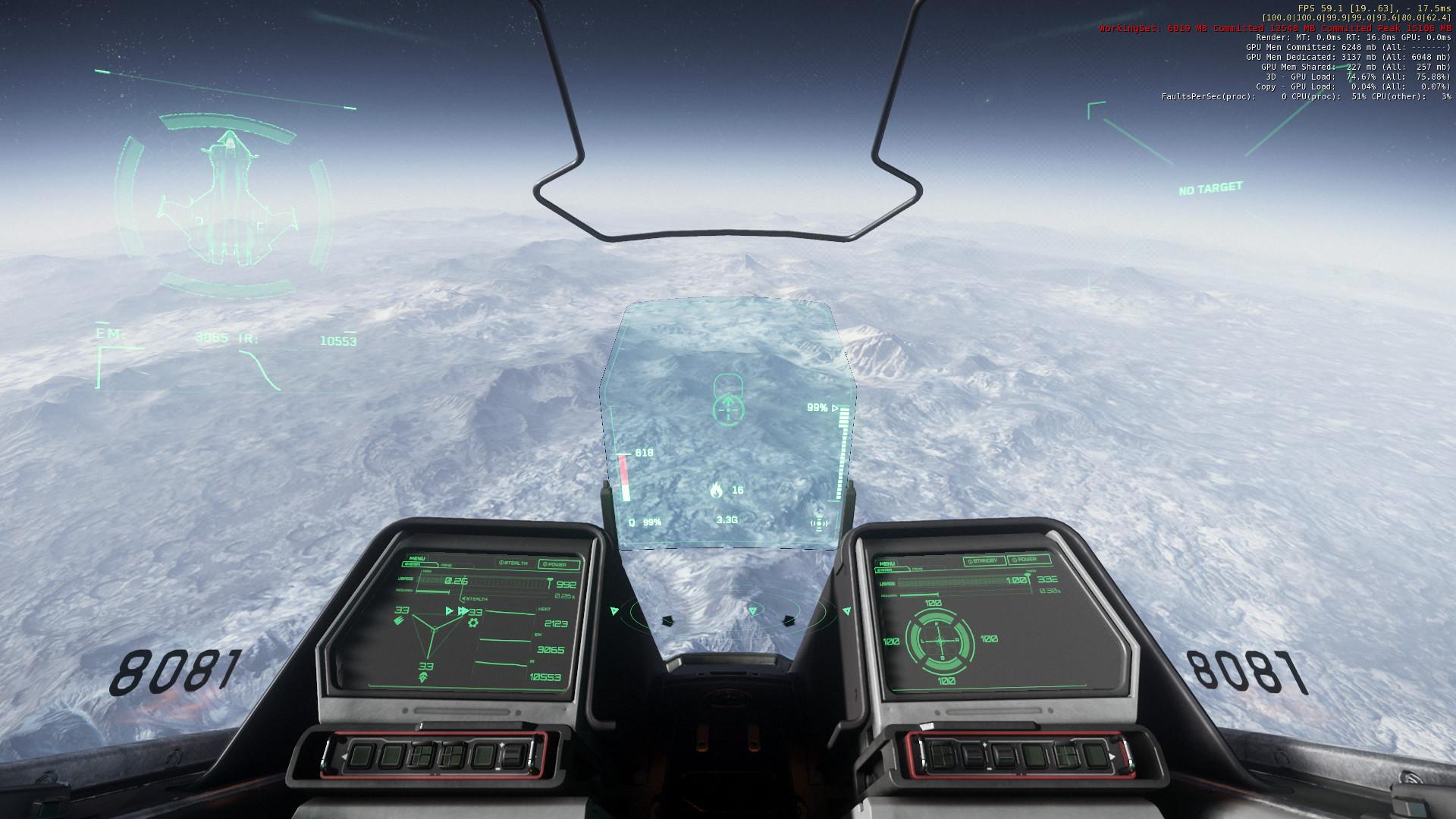
Task: Open the MENU dropdown on left MFD
Action: [416, 558]
